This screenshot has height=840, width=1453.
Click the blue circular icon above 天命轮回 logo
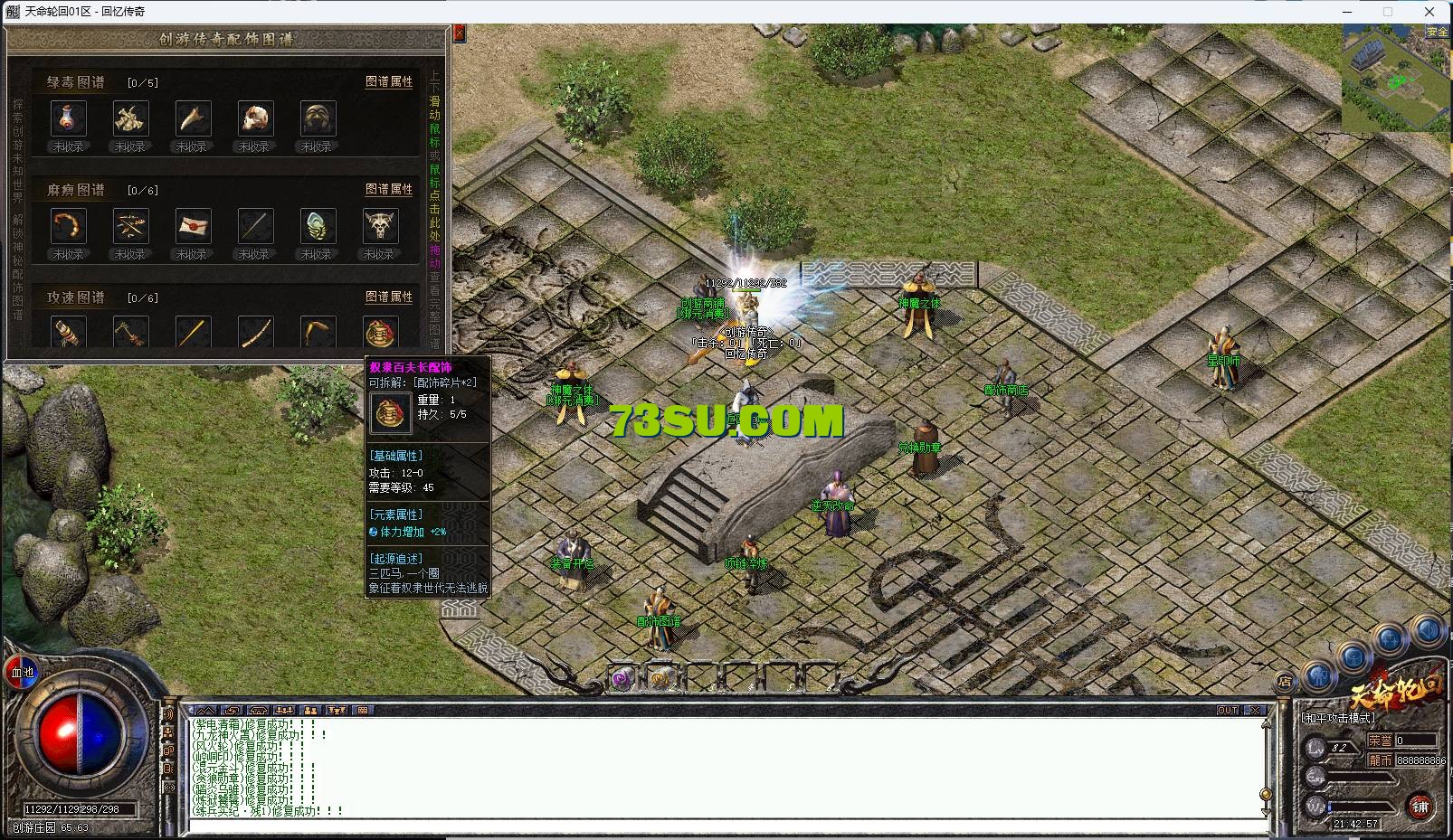click(x=1354, y=657)
